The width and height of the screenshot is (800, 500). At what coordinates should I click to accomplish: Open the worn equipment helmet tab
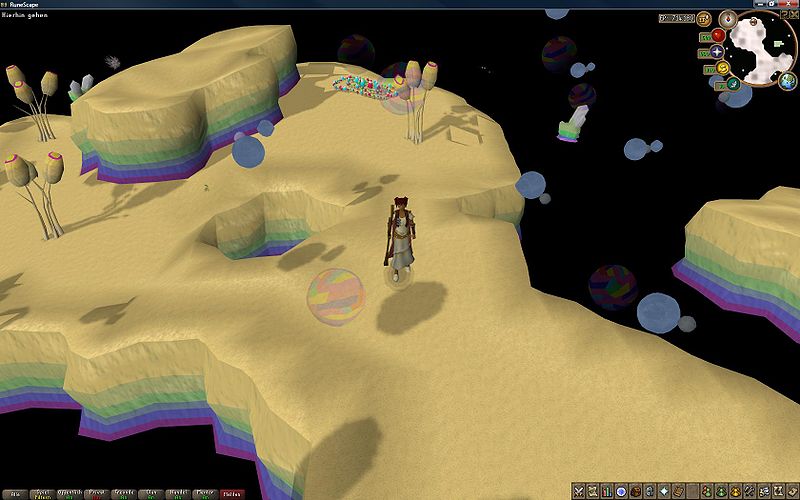(x=650, y=490)
